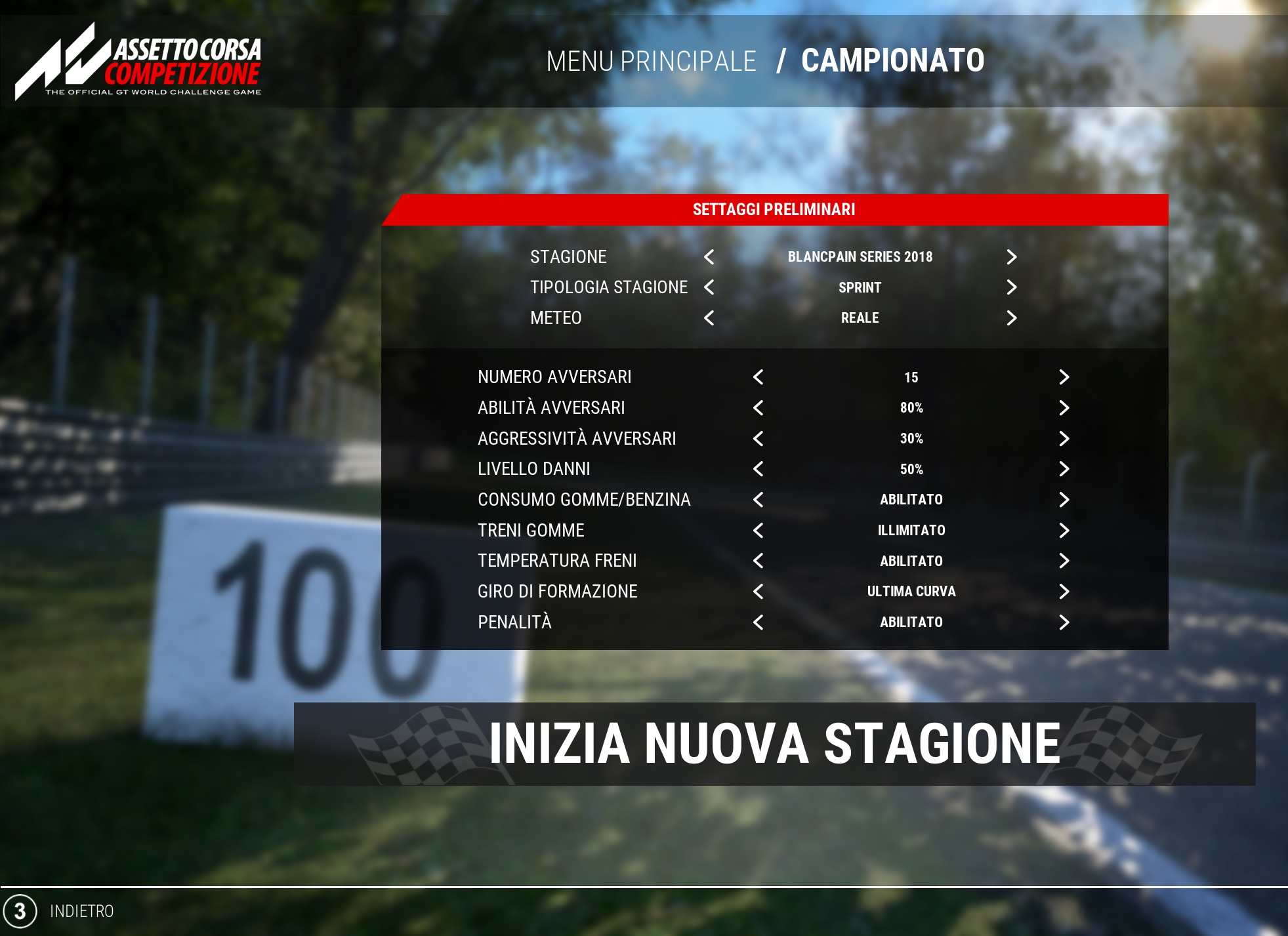Lower Aggressività Avversari below 30%
Viewport: 1288px width, 936px height.
point(758,439)
